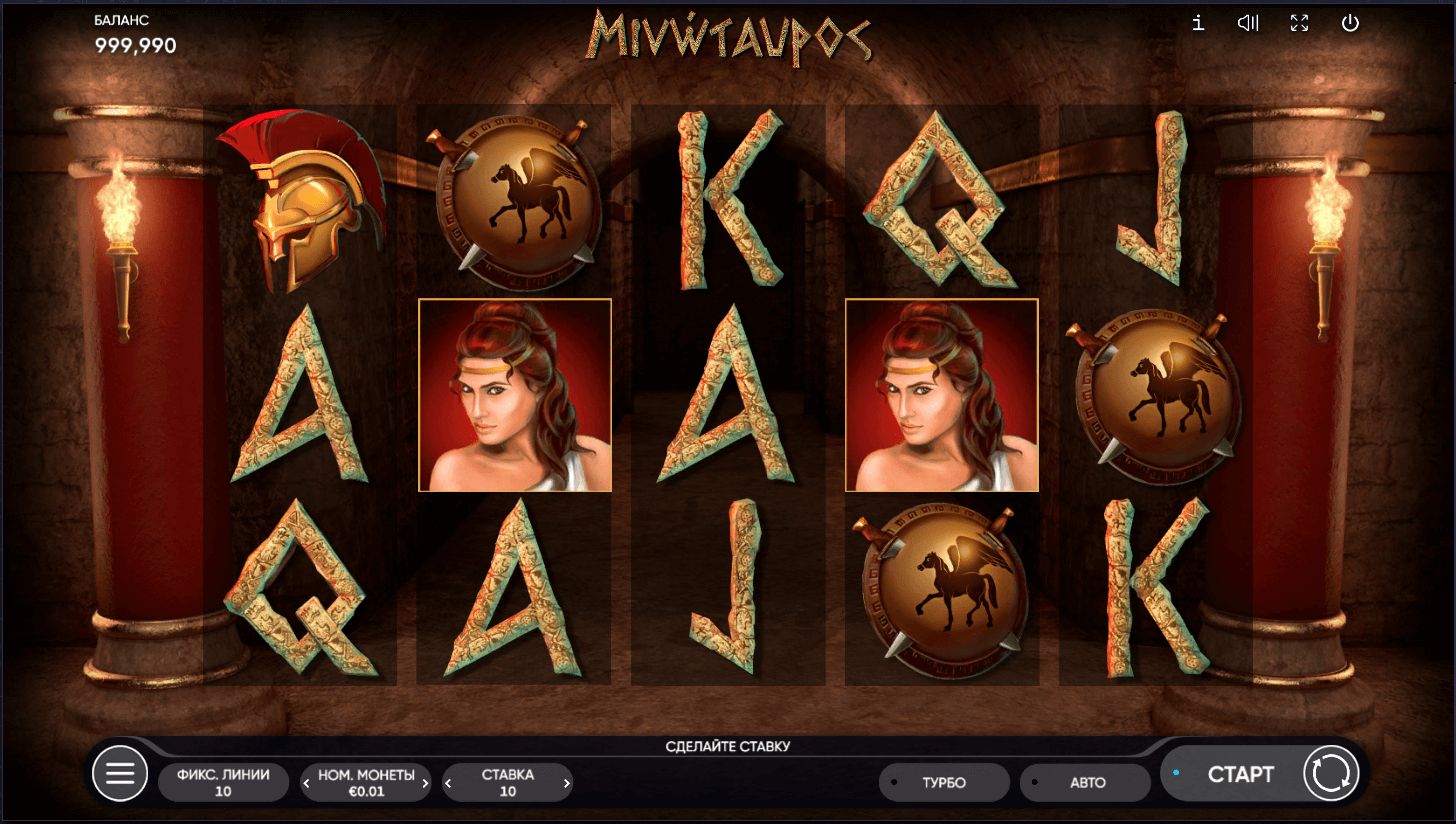Increase the coin value (НОМ. МОНЕТЫ)
This screenshot has width=1456, height=824.
425,783
